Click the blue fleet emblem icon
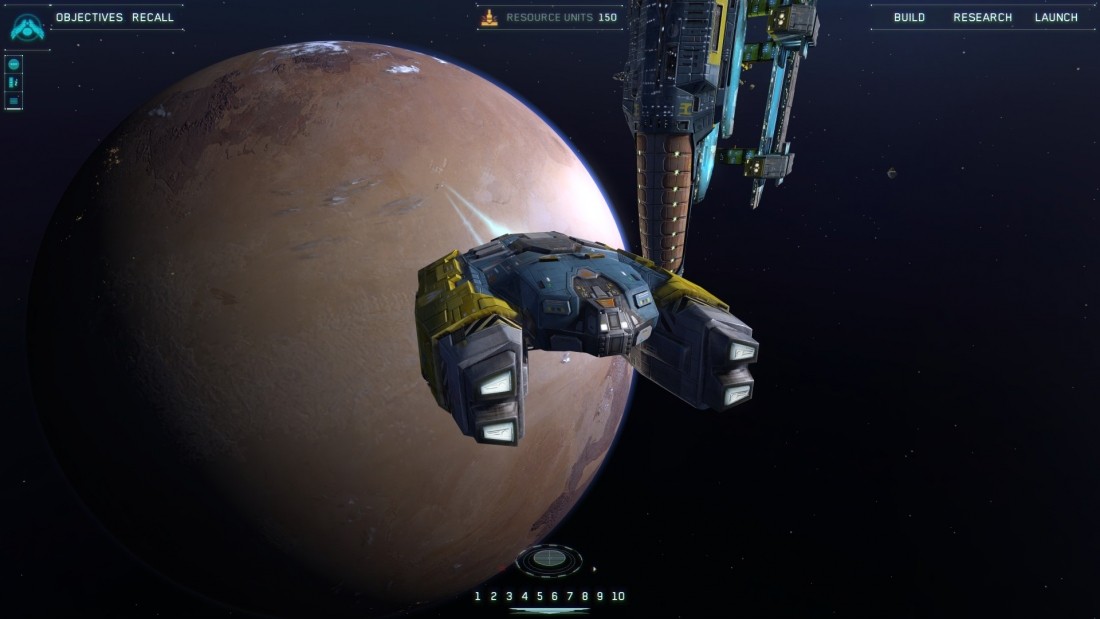 click(27, 26)
